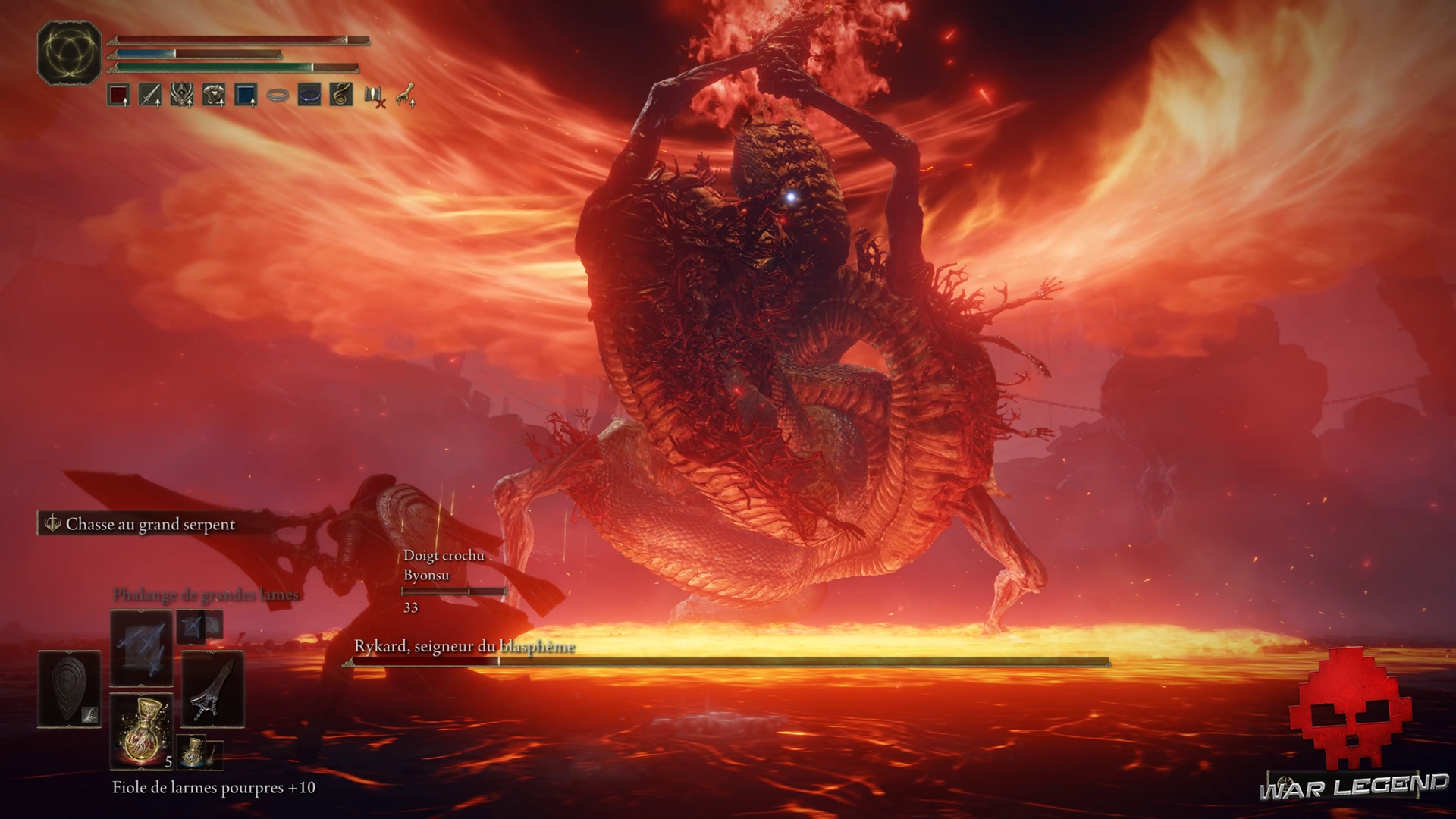Click the blue square buff icon
Viewport: 1456px width, 819px height.
(x=246, y=96)
